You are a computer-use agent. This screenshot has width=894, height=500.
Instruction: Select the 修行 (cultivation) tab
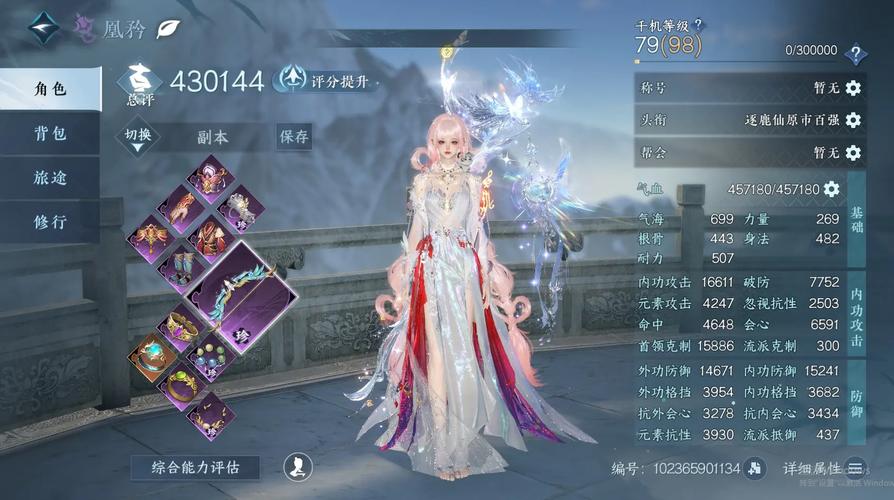tap(50, 222)
